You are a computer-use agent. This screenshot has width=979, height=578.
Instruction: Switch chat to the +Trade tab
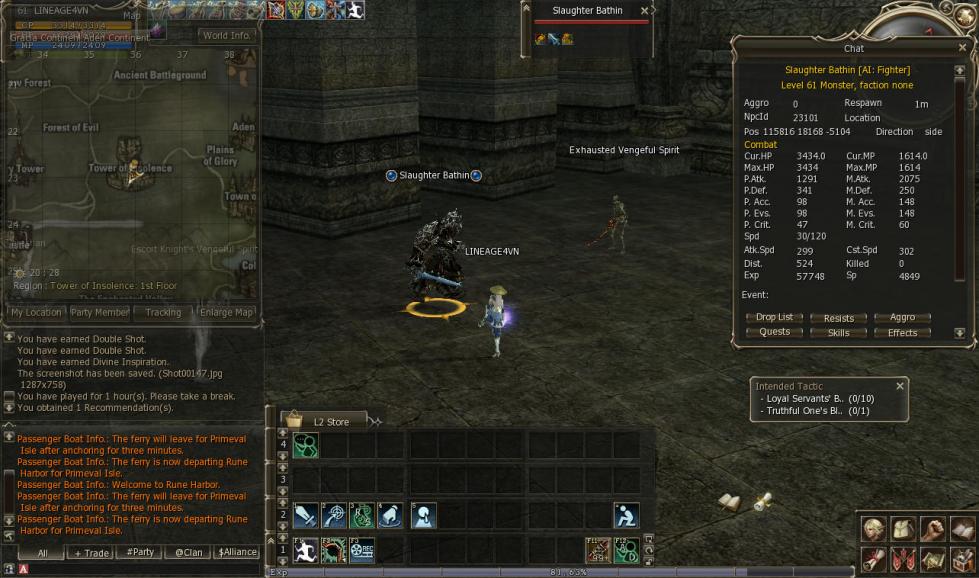pyautogui.click(x=90, y=553)
